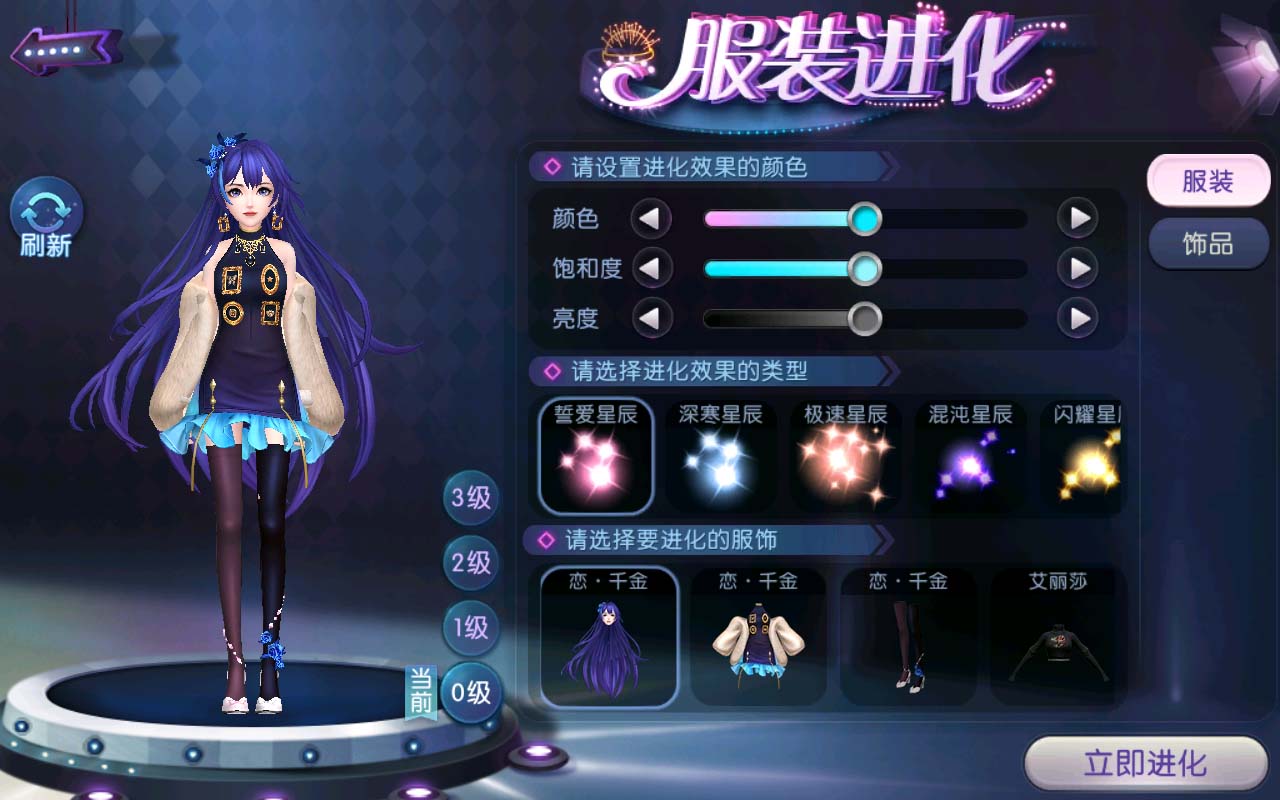Choose the 深寒星辰 blue effect
Image resolution: width=1280 pixels, height=800 pixels.
(720, 456)
